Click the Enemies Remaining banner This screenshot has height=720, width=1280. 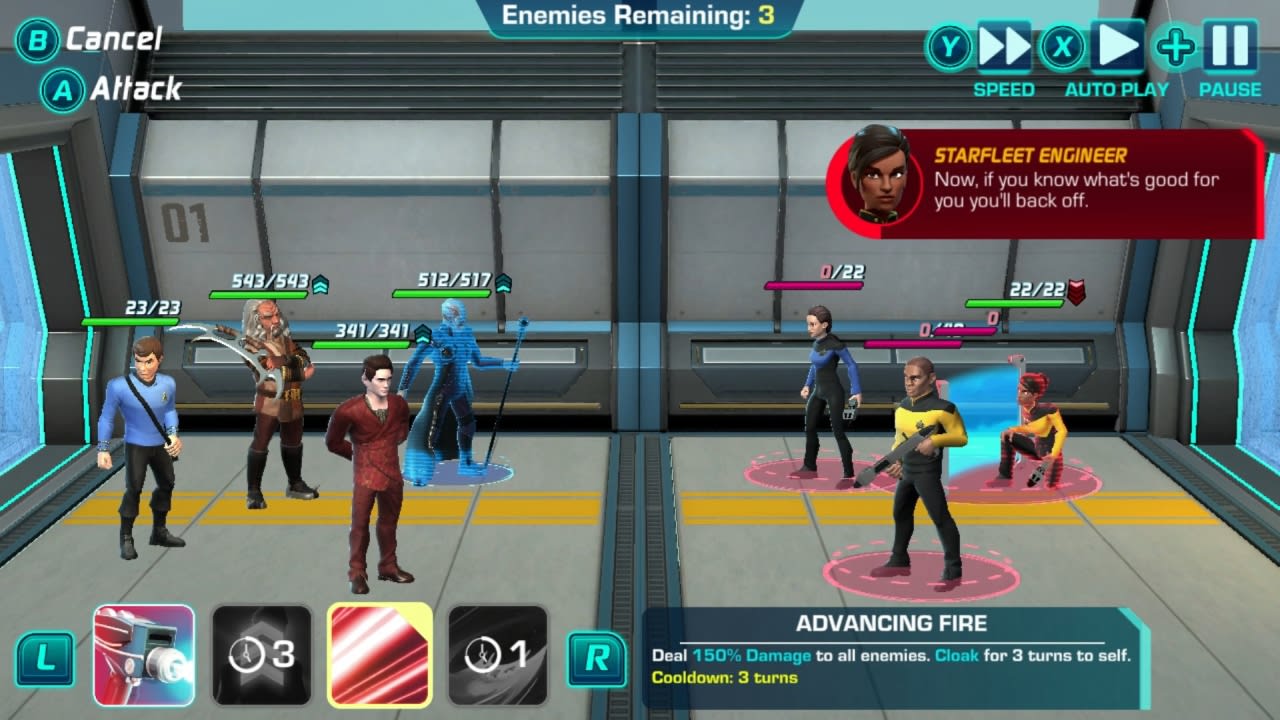pos(640,14)
